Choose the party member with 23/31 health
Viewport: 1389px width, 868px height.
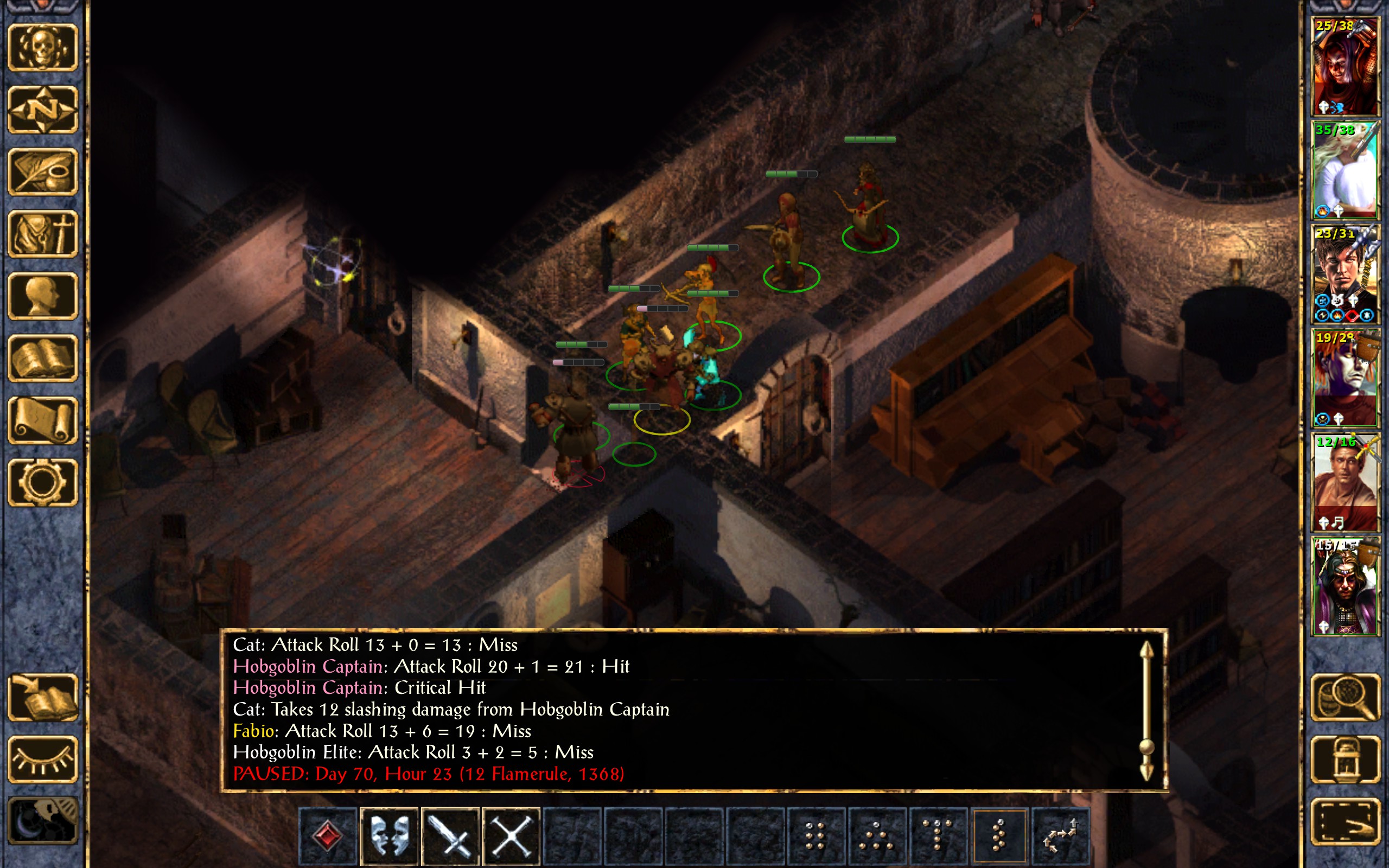tap(1345, 275)
